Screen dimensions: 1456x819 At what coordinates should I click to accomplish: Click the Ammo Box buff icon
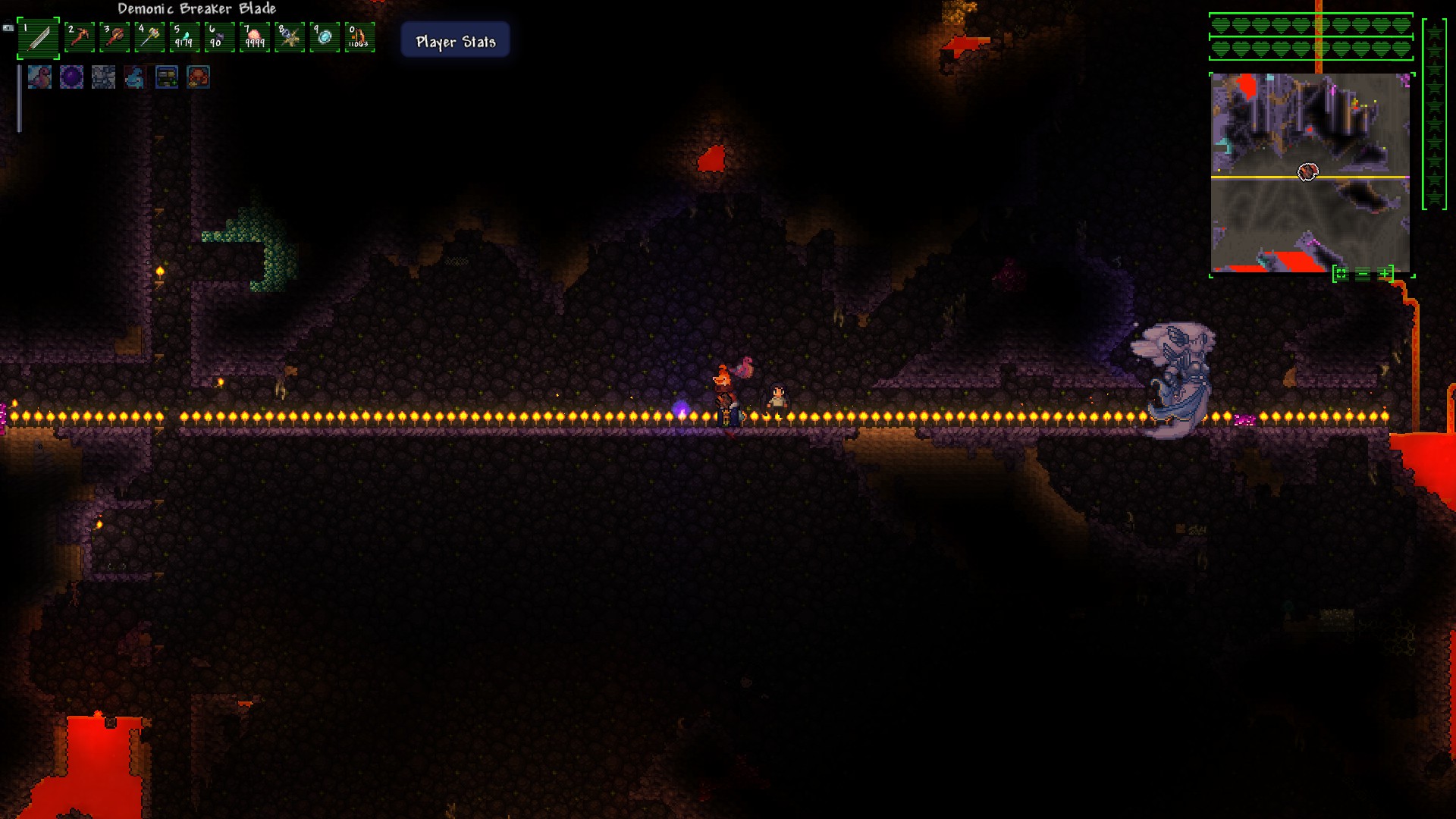(166, 77)
